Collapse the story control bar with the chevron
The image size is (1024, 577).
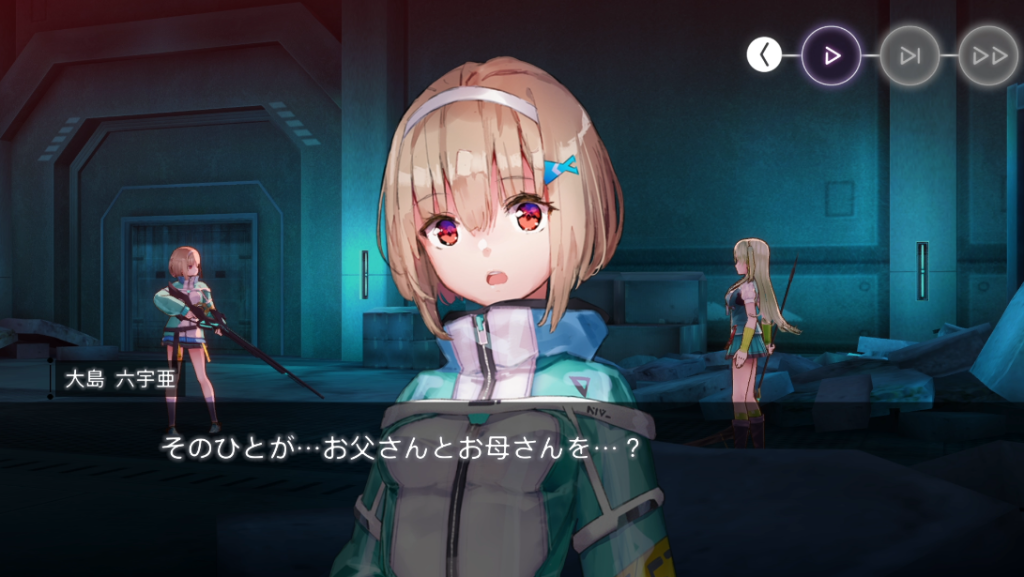tap(765, 55)
